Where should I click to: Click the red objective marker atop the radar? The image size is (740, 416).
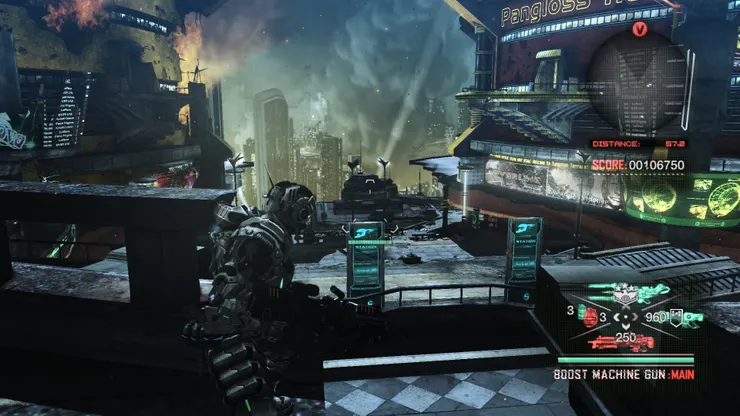click(640, 29)
